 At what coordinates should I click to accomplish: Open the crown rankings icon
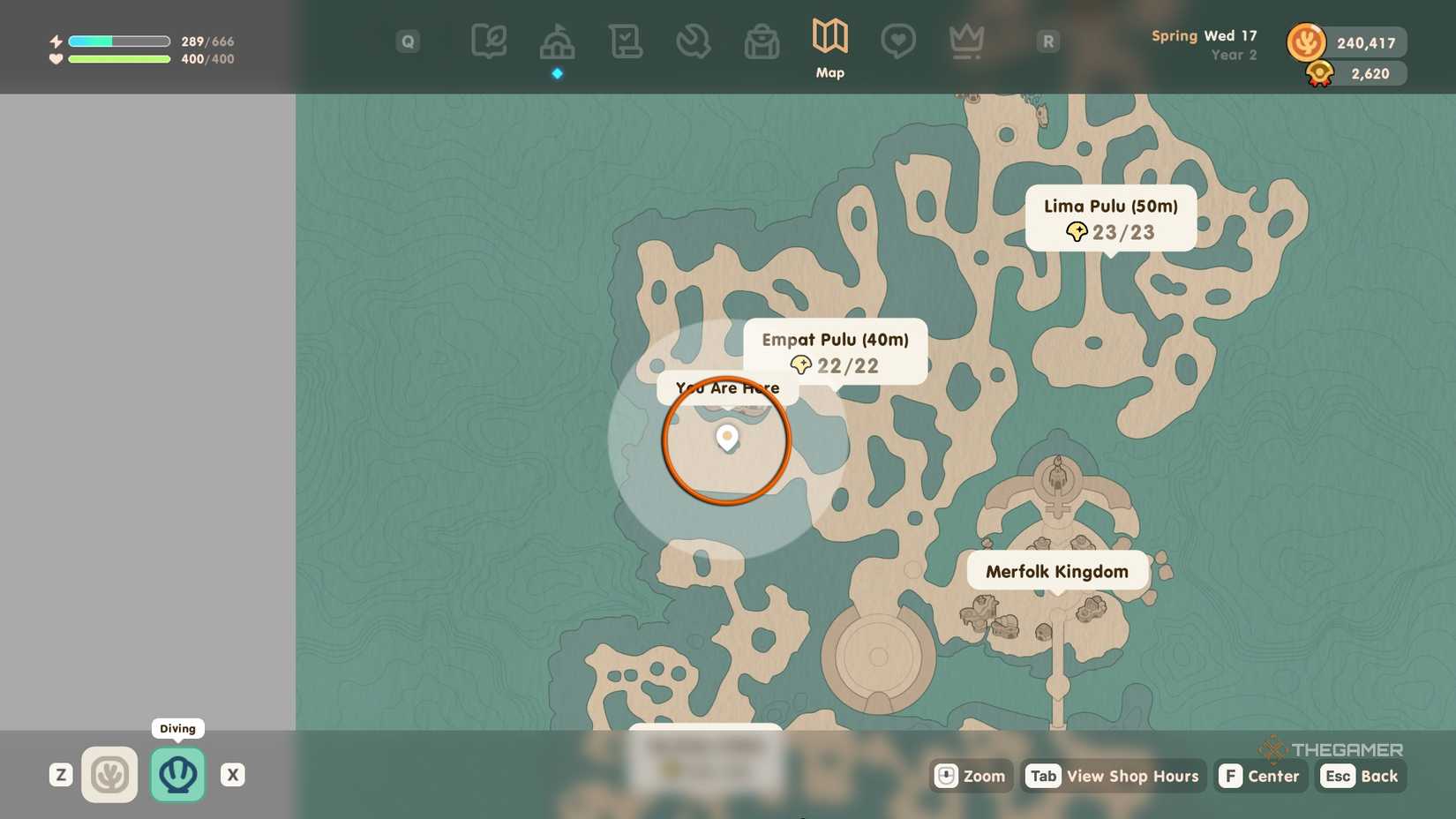(x=966, y=40)
